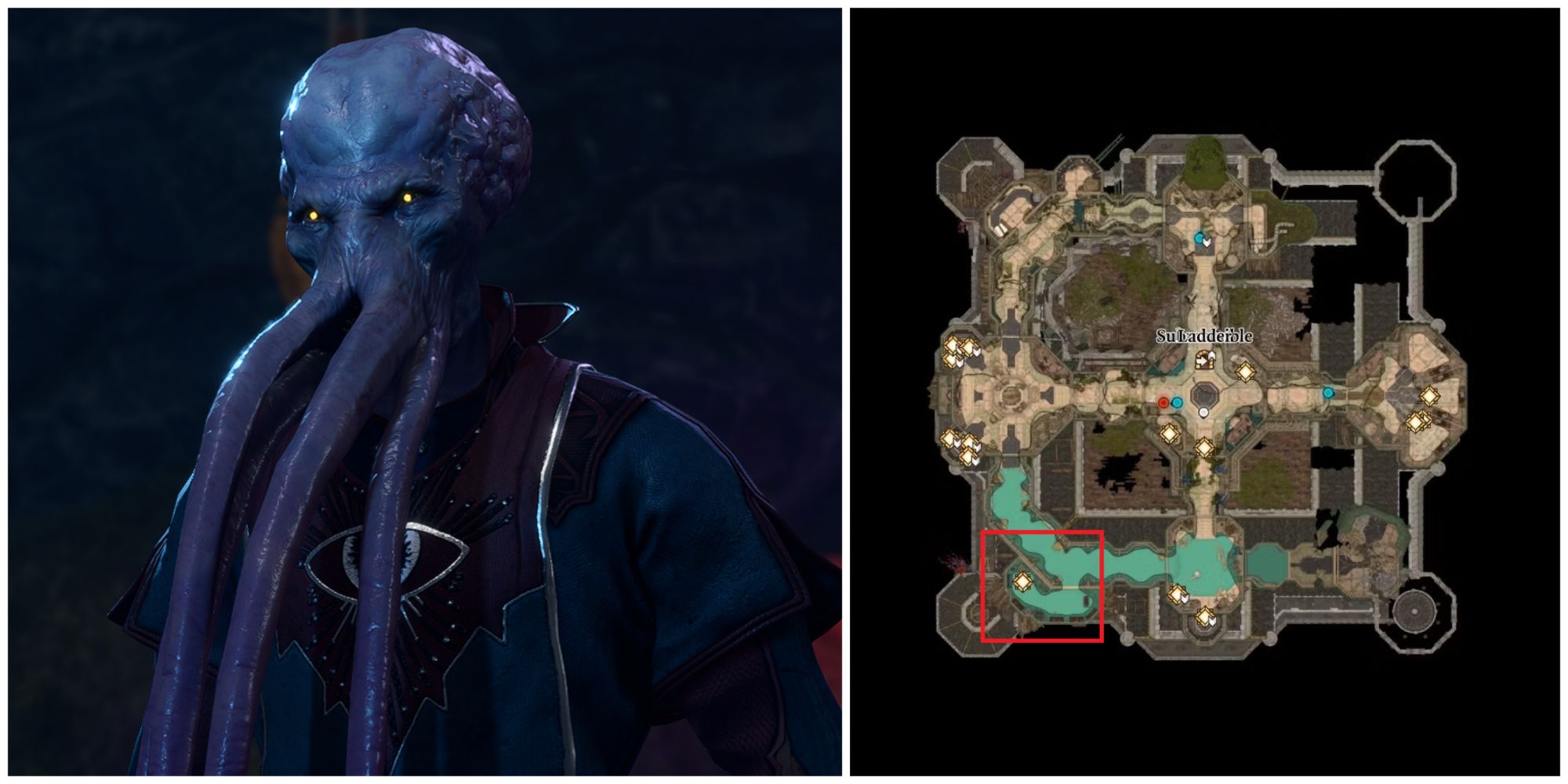
Task: Click the mind flayer portrait on the left panel
Action: pyautogui.click(x=392, y=314)
